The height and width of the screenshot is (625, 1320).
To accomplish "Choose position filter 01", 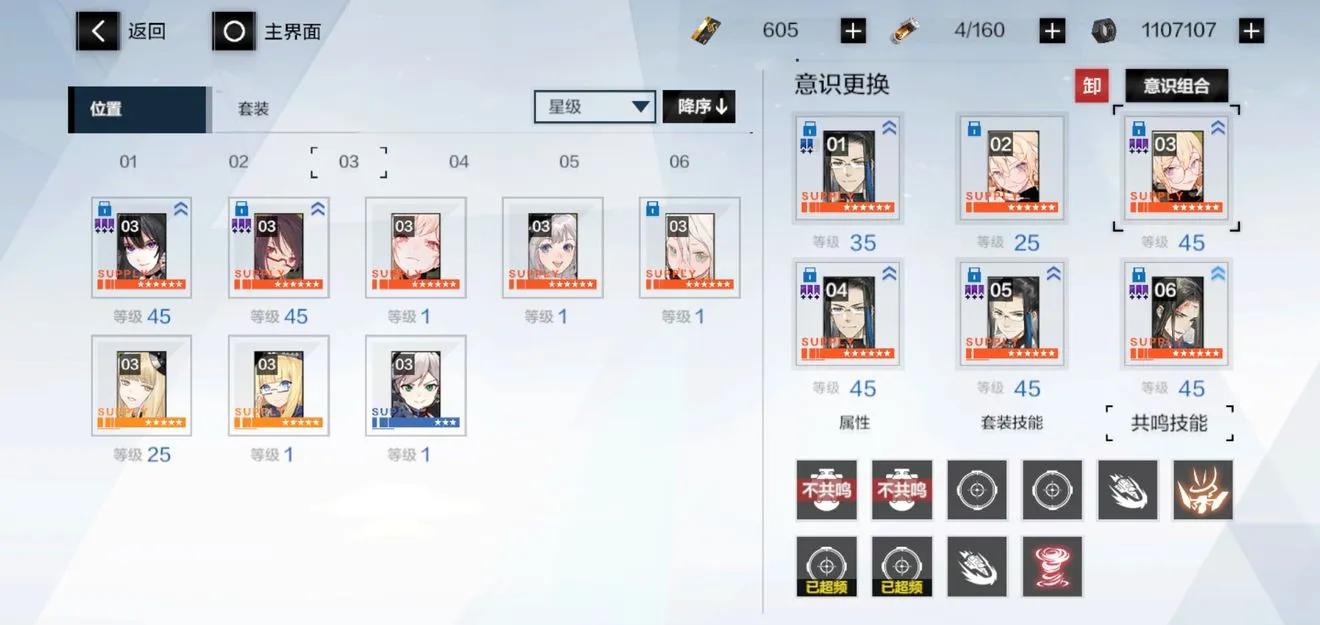I will click(x=128, y=161).
